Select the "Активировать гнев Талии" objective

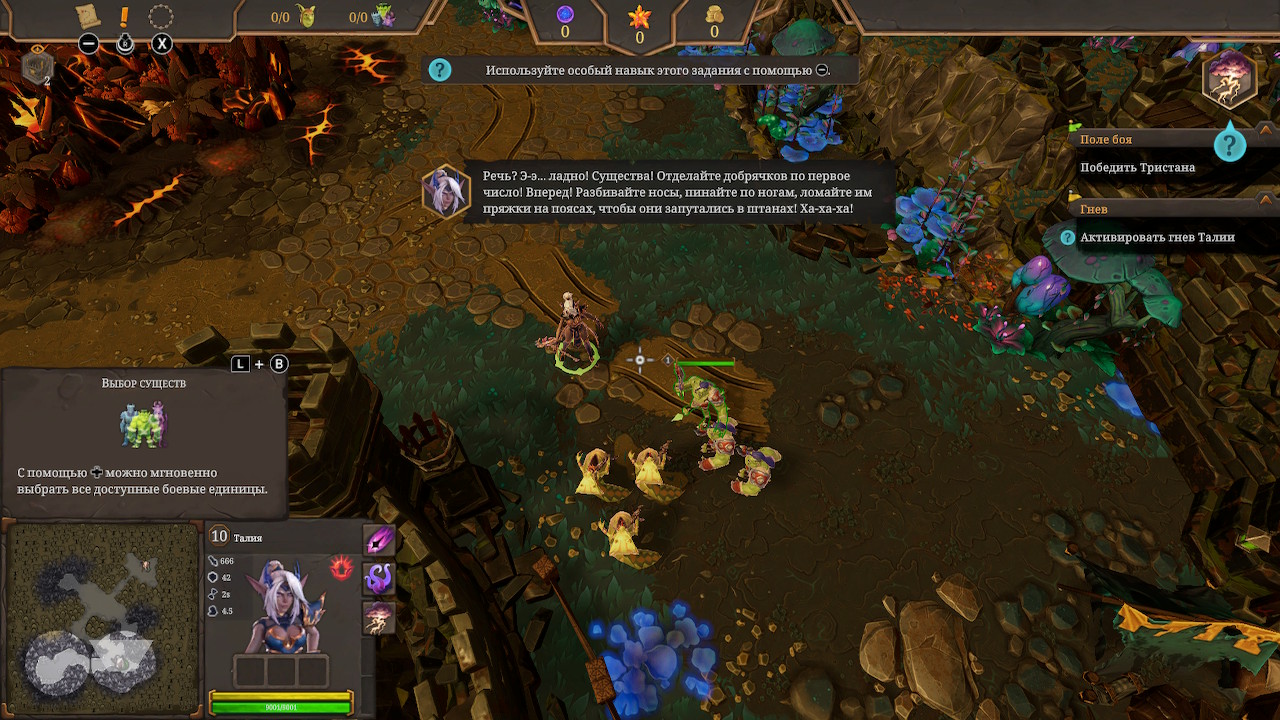pyautogui.click(x=1157, y=238)
